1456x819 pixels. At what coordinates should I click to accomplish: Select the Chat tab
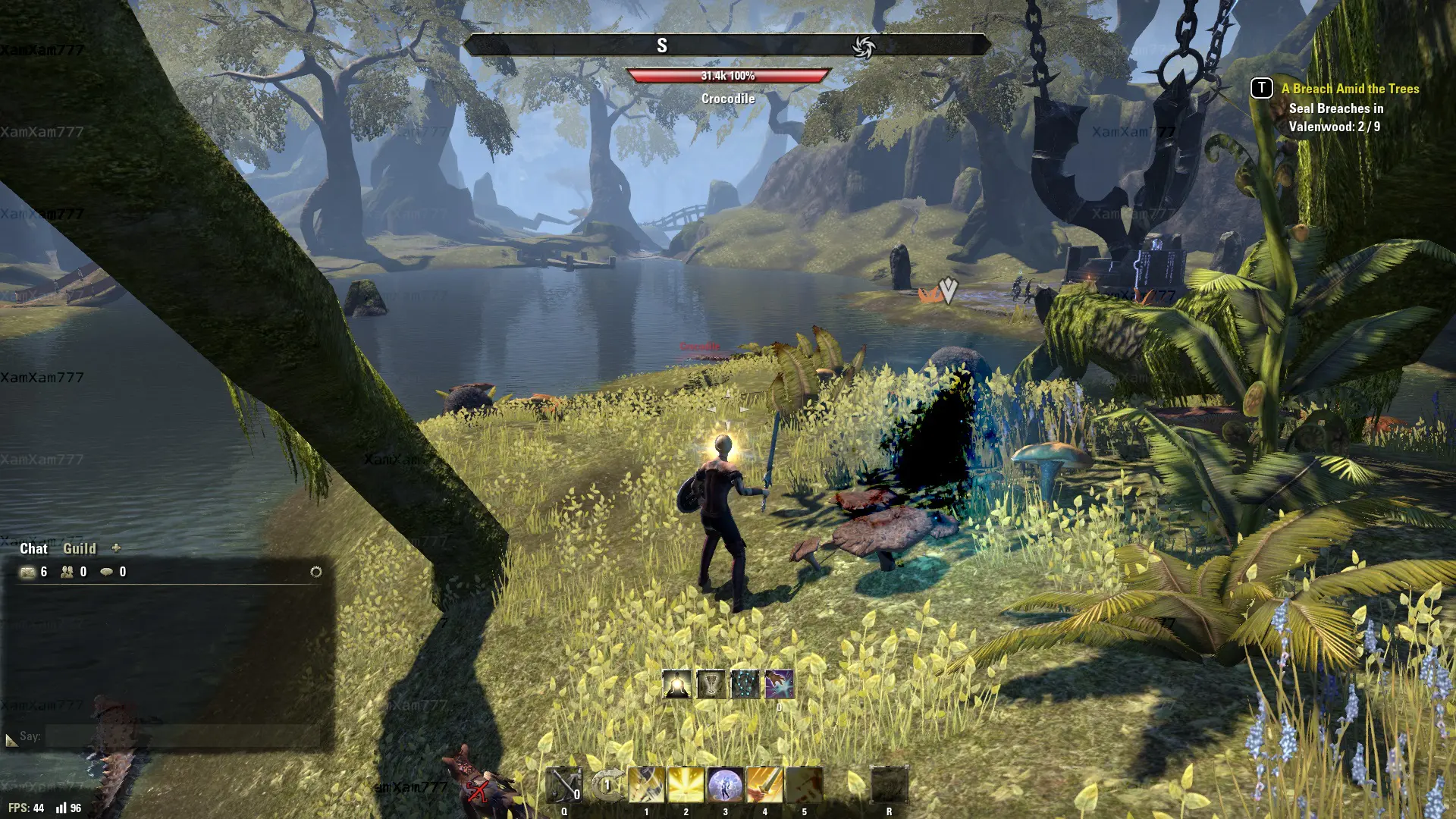33,548
